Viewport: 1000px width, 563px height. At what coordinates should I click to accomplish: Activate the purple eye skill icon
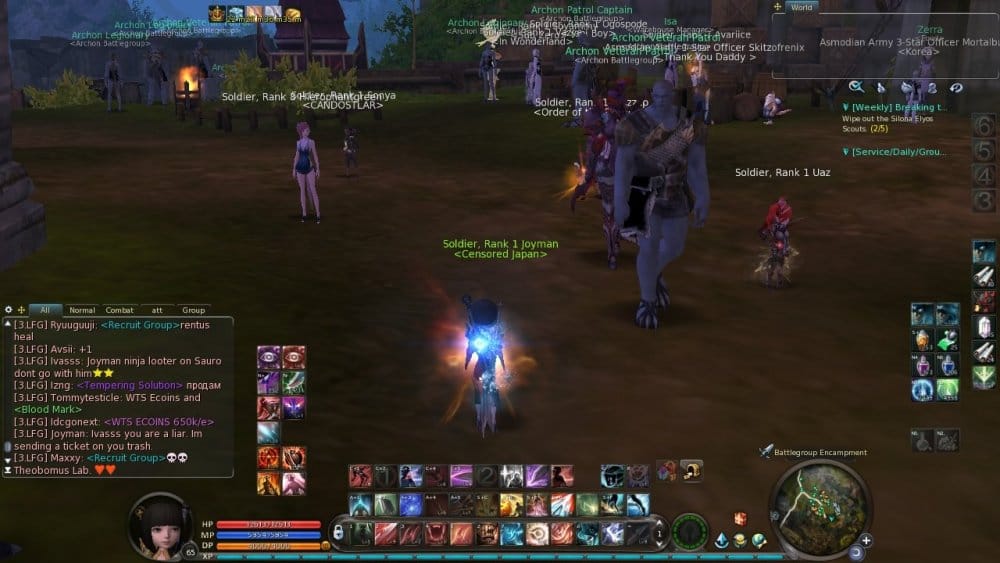[269, 357]
